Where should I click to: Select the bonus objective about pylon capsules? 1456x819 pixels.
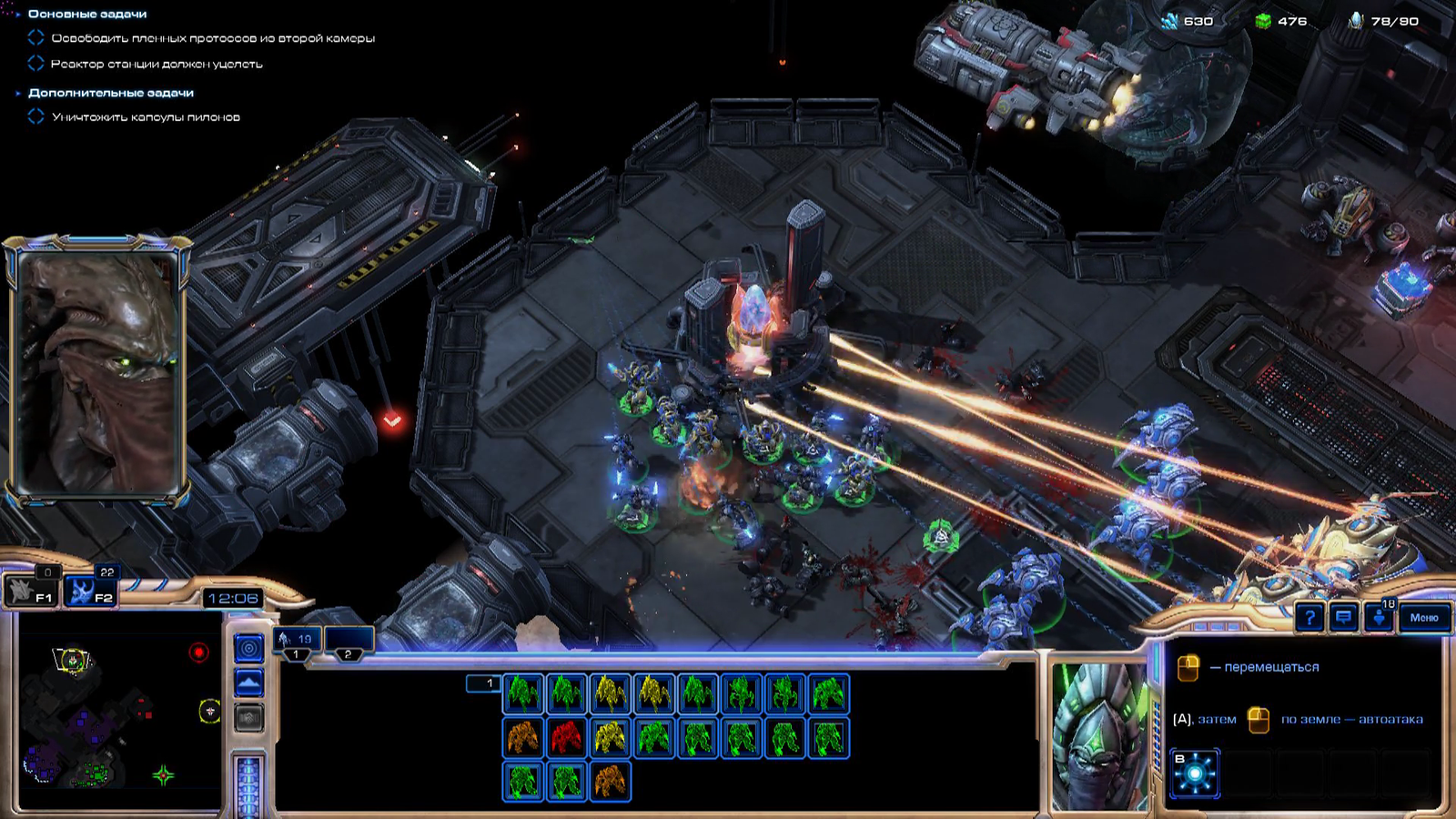146,117
